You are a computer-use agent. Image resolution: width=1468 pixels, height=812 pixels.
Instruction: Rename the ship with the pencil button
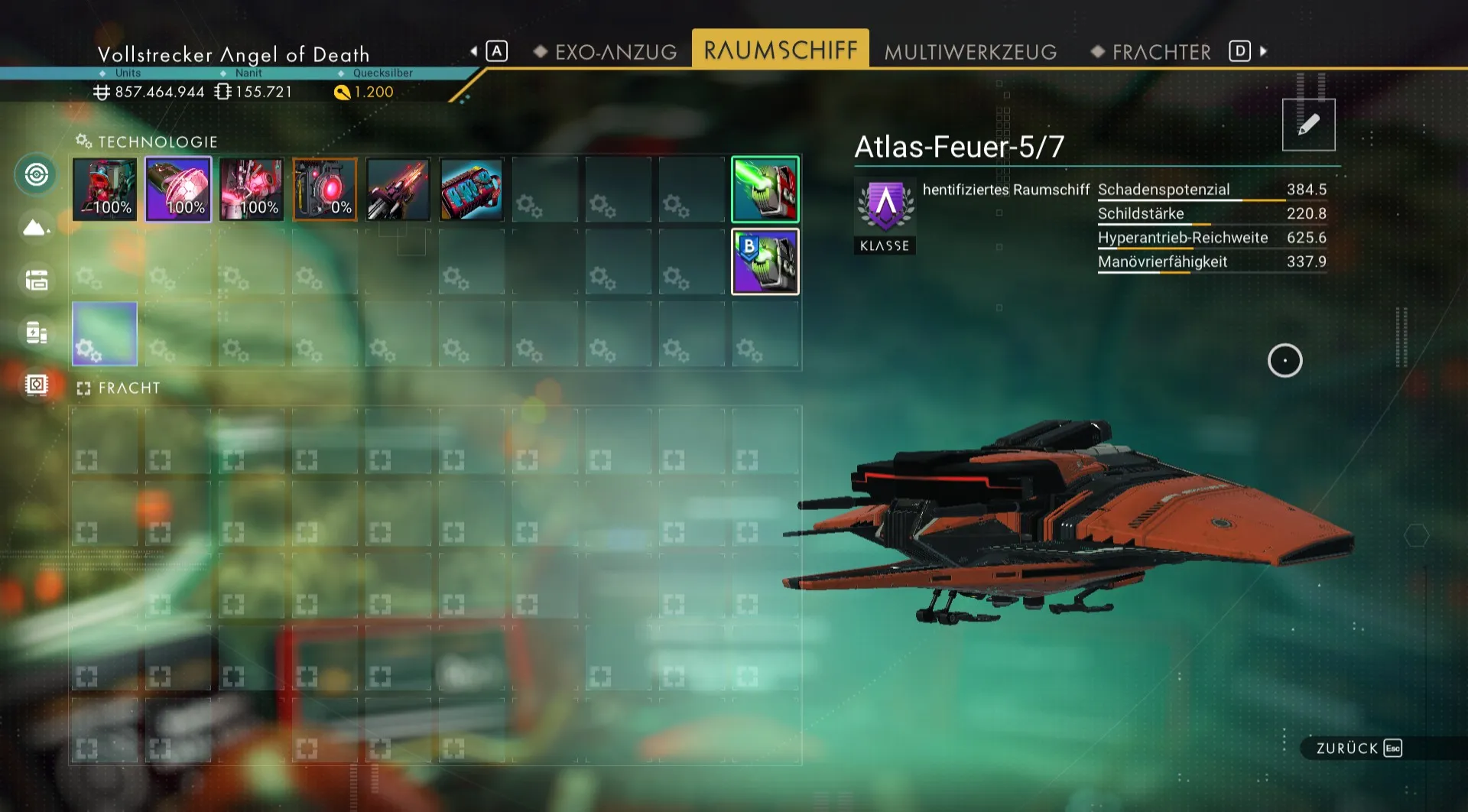point(1308,125)
